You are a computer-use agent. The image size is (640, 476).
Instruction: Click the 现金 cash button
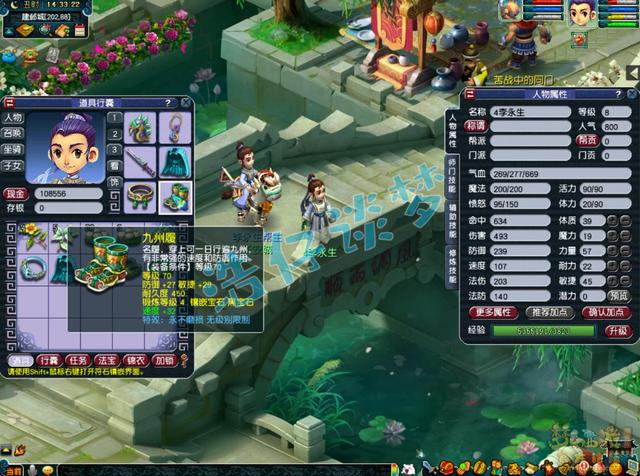tap(14, 192)
